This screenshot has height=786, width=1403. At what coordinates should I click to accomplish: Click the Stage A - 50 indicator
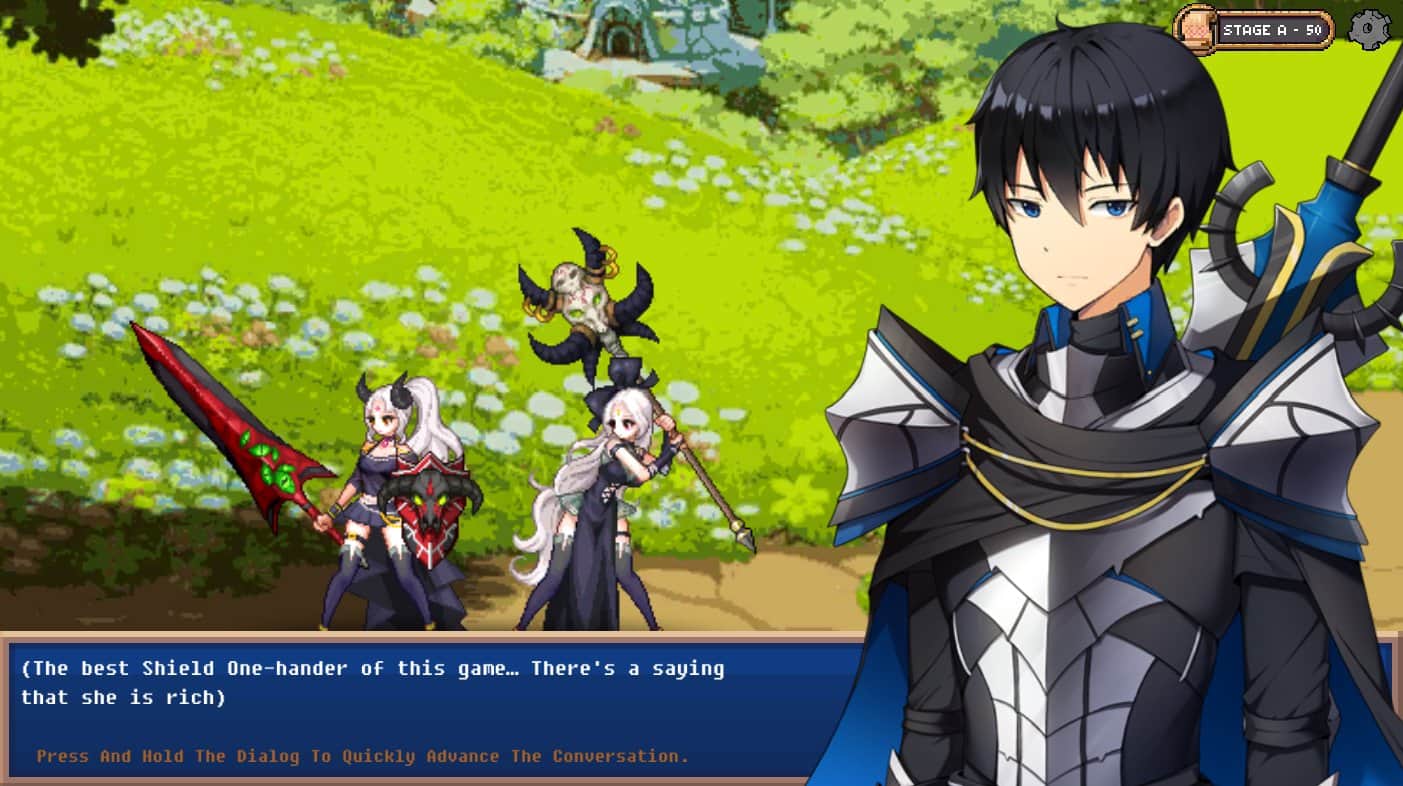tap(1255, 30)
